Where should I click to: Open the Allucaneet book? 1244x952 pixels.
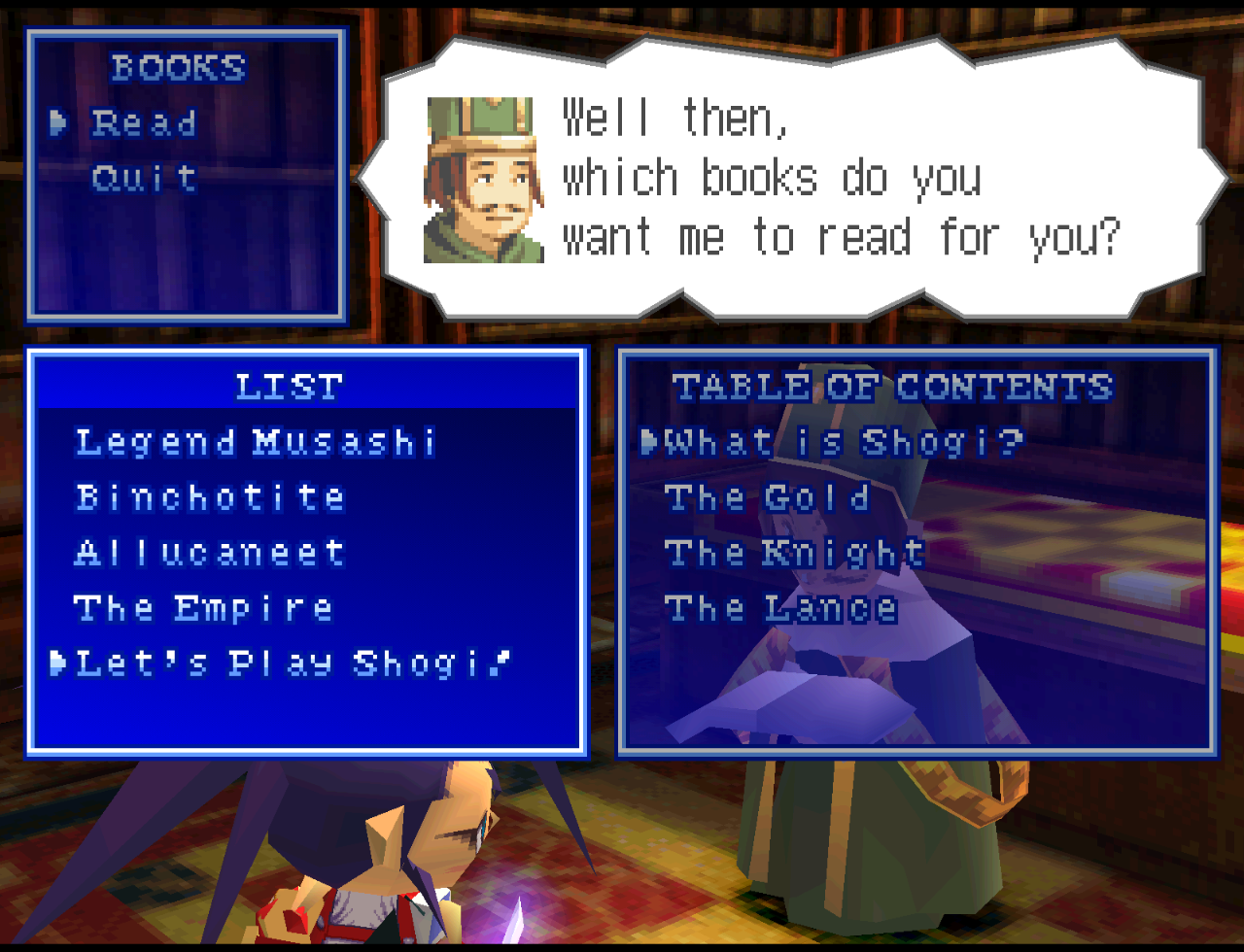(210, 554)
